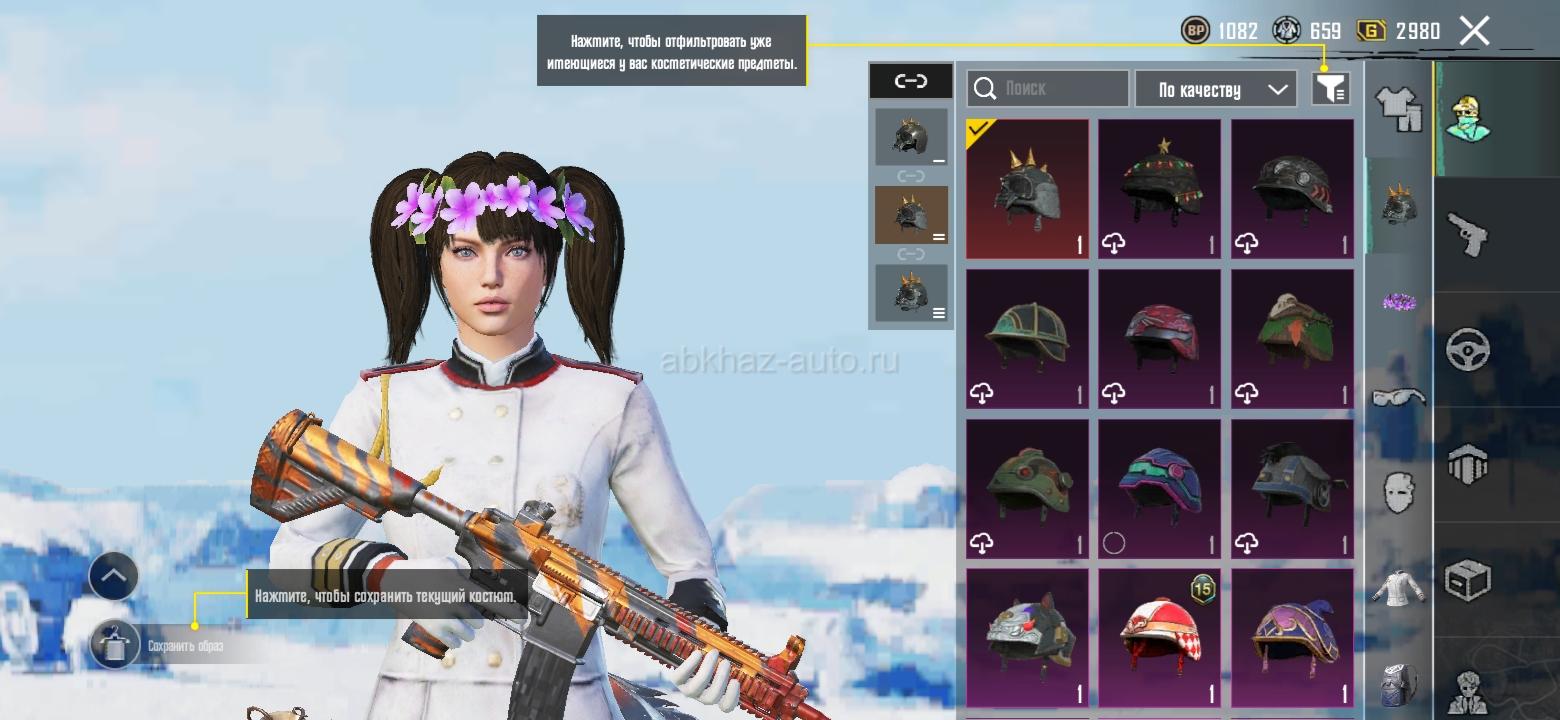Open the По качеству sort dropdown

tap(1215, 89)
